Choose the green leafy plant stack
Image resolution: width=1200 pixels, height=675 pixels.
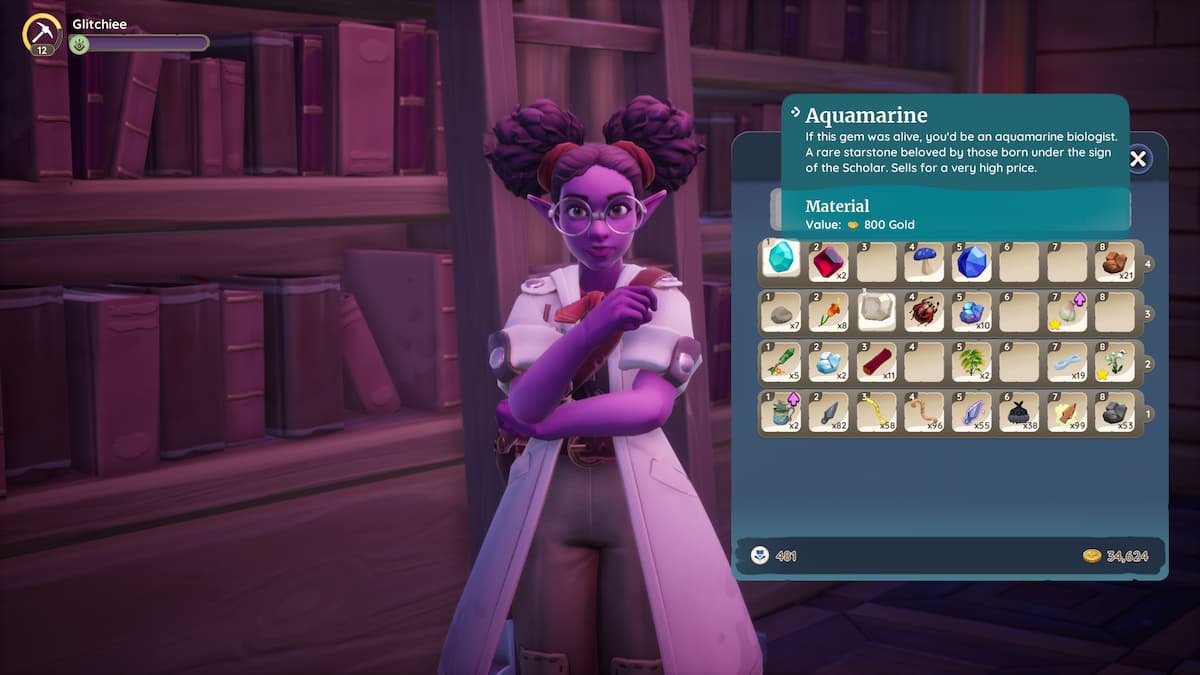[x=971, y=362]
